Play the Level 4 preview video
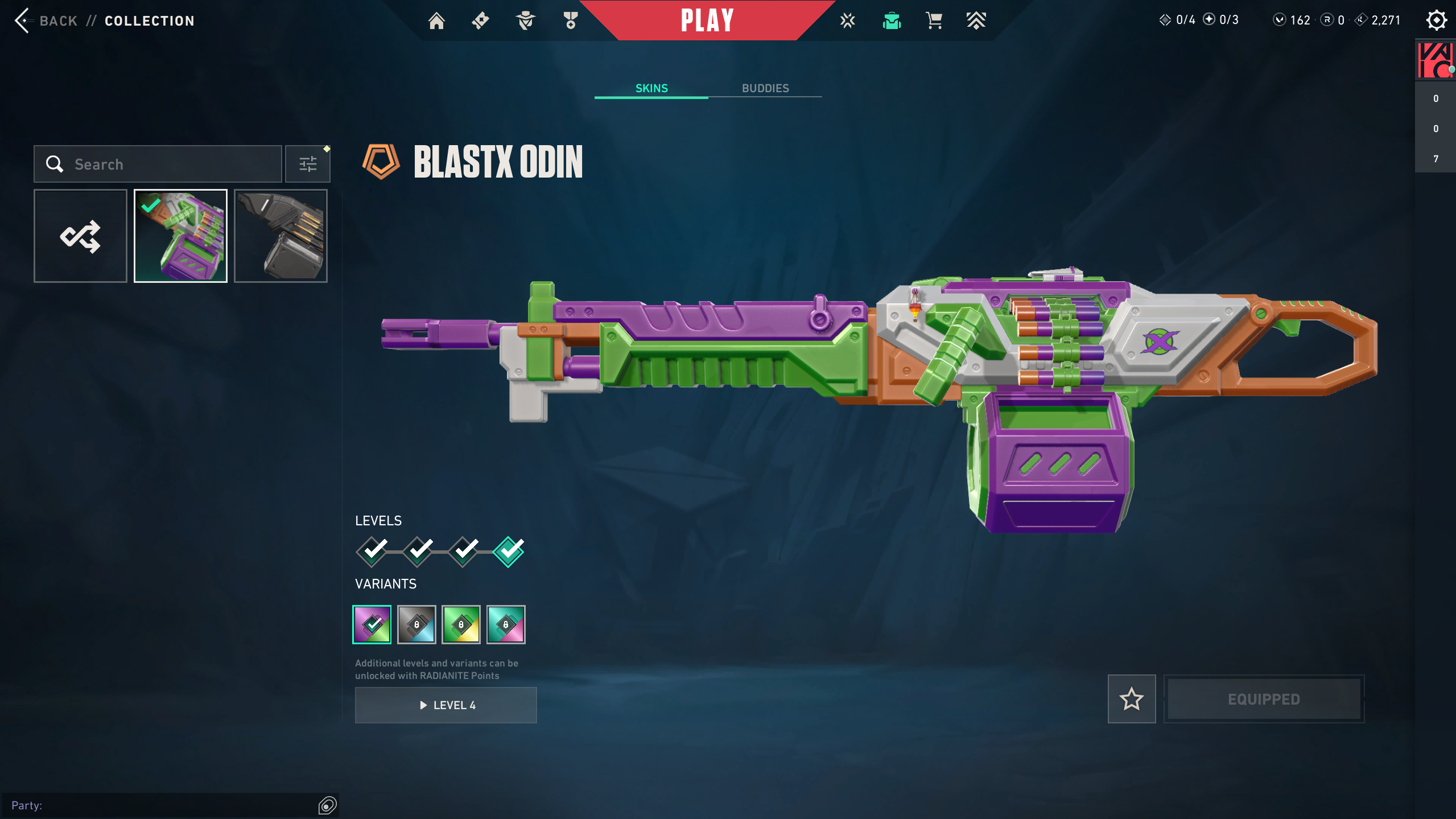 (446, 705)
